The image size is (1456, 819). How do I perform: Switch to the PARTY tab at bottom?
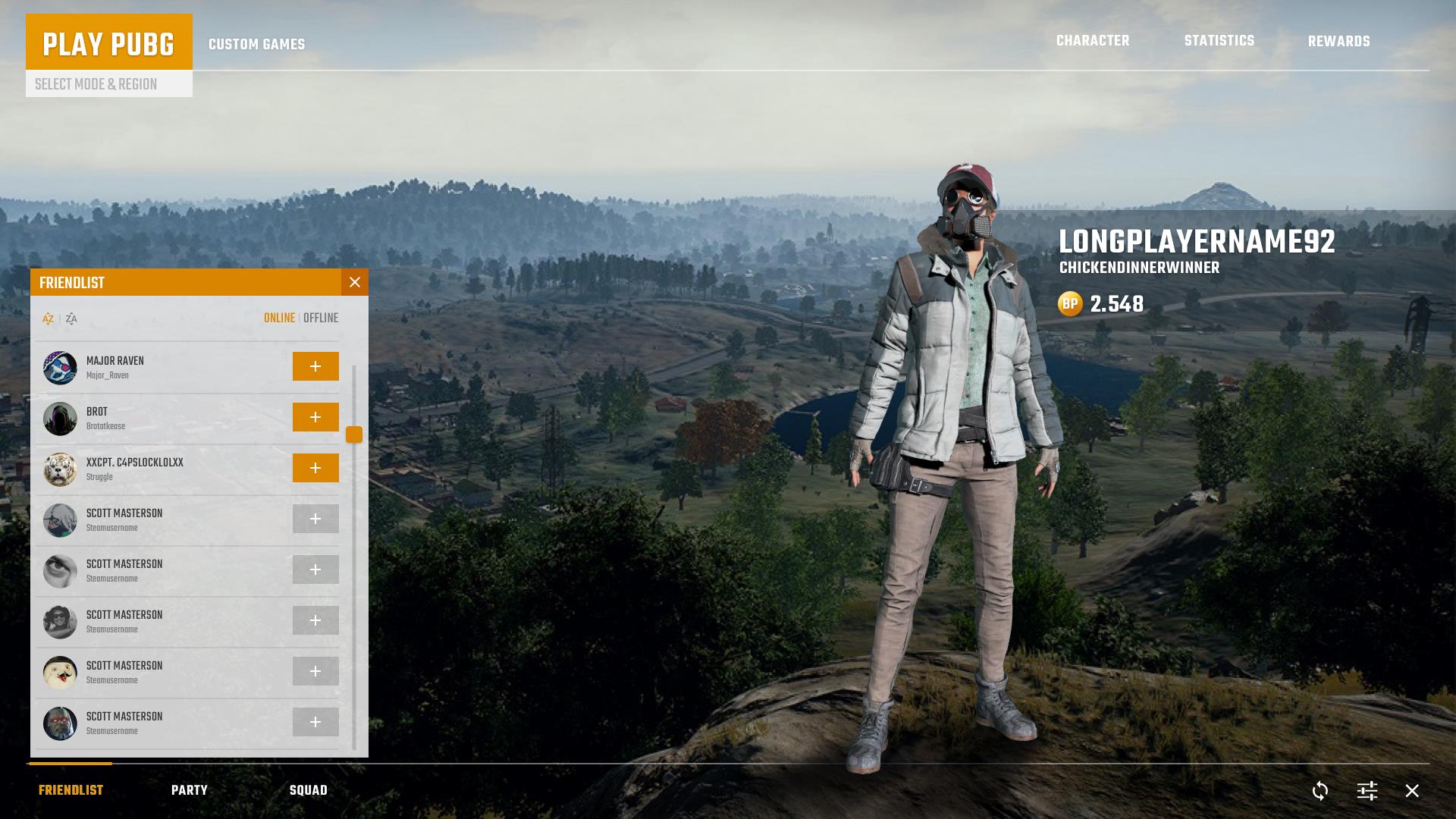[190, 789]
